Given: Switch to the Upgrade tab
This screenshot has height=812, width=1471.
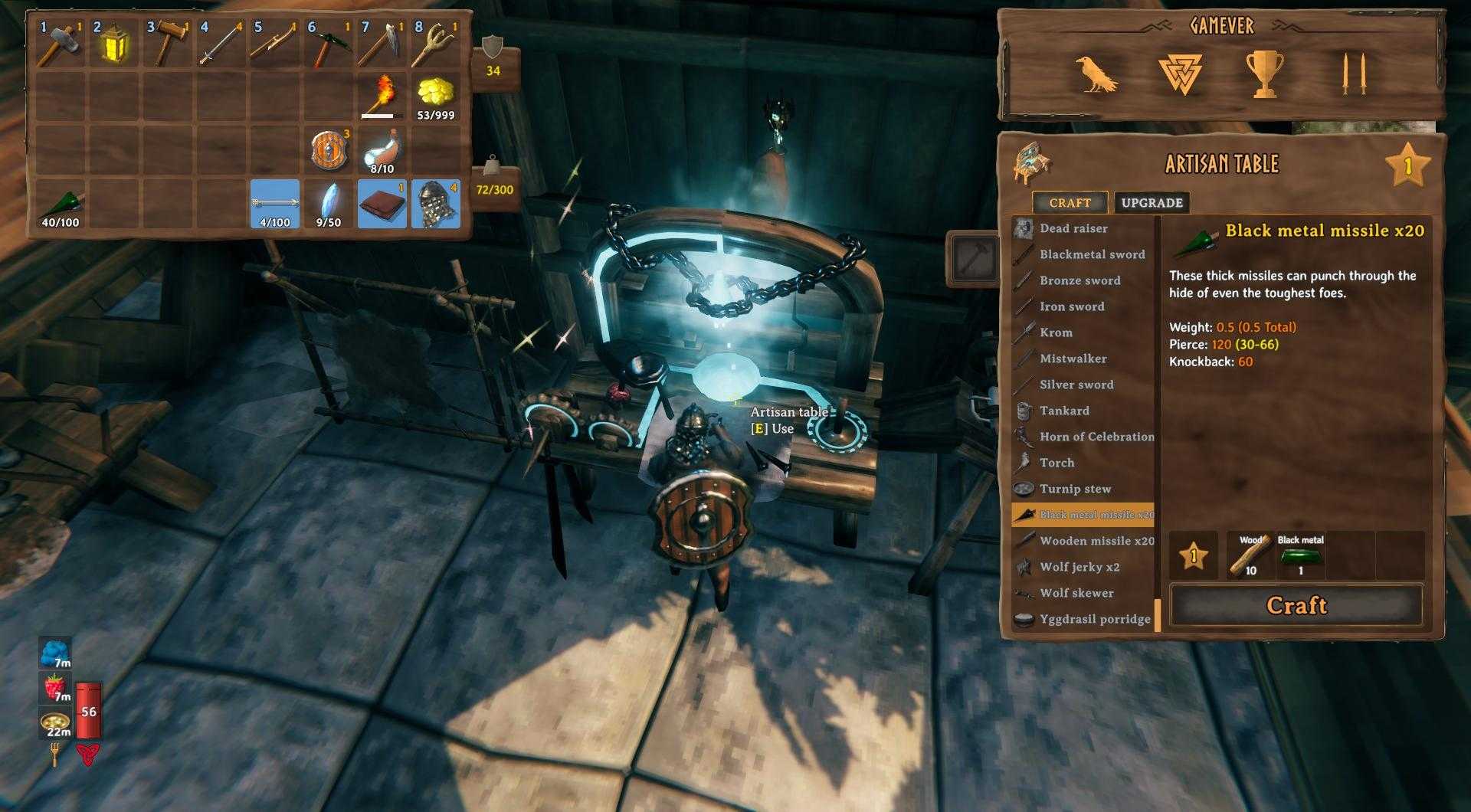Looking at the screenshot, I should click(x=1152, y=203).
